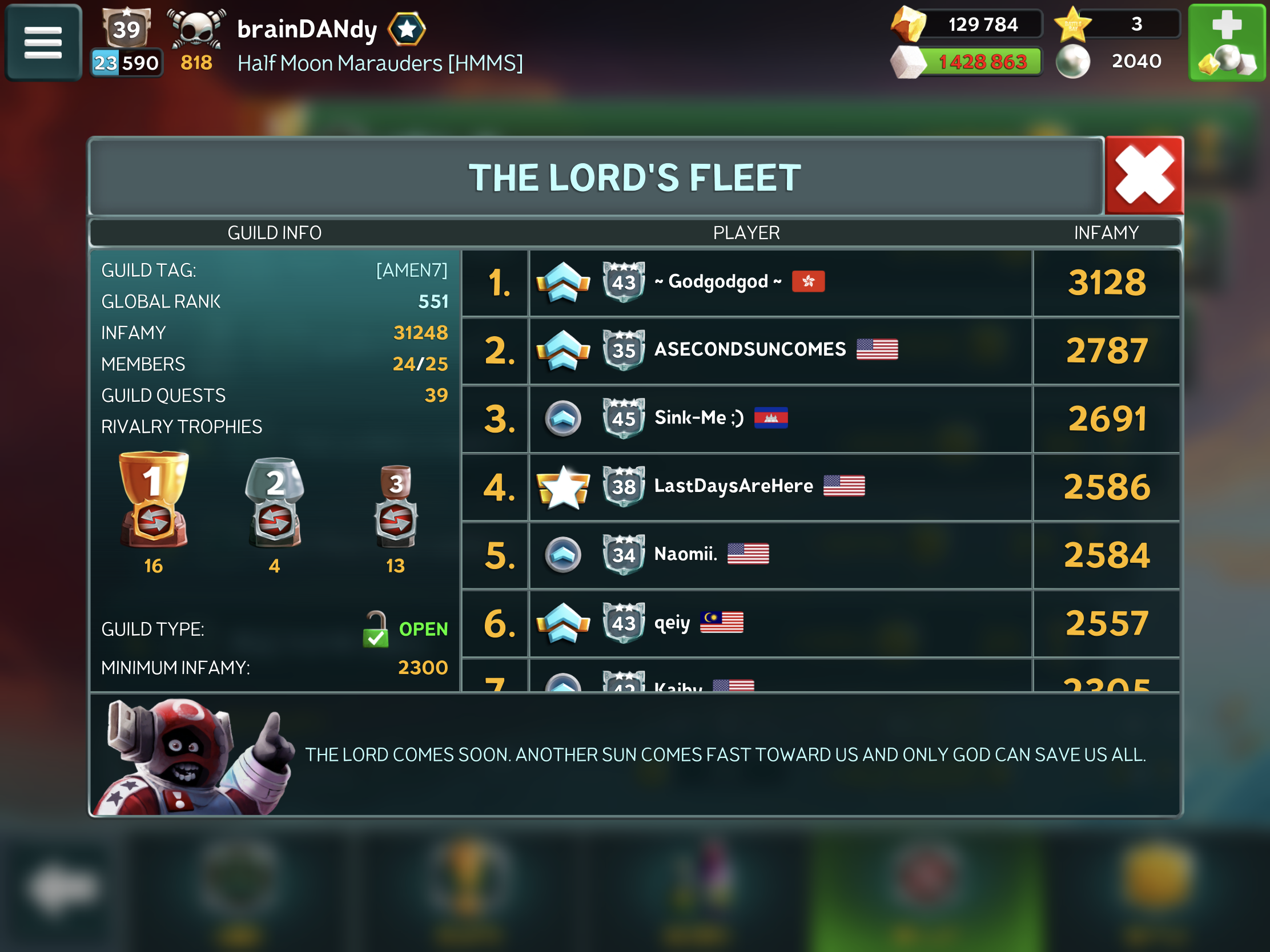Close the Lord's Fleet guild panel
The image size is (1270, 952).
coord(1144,176)
